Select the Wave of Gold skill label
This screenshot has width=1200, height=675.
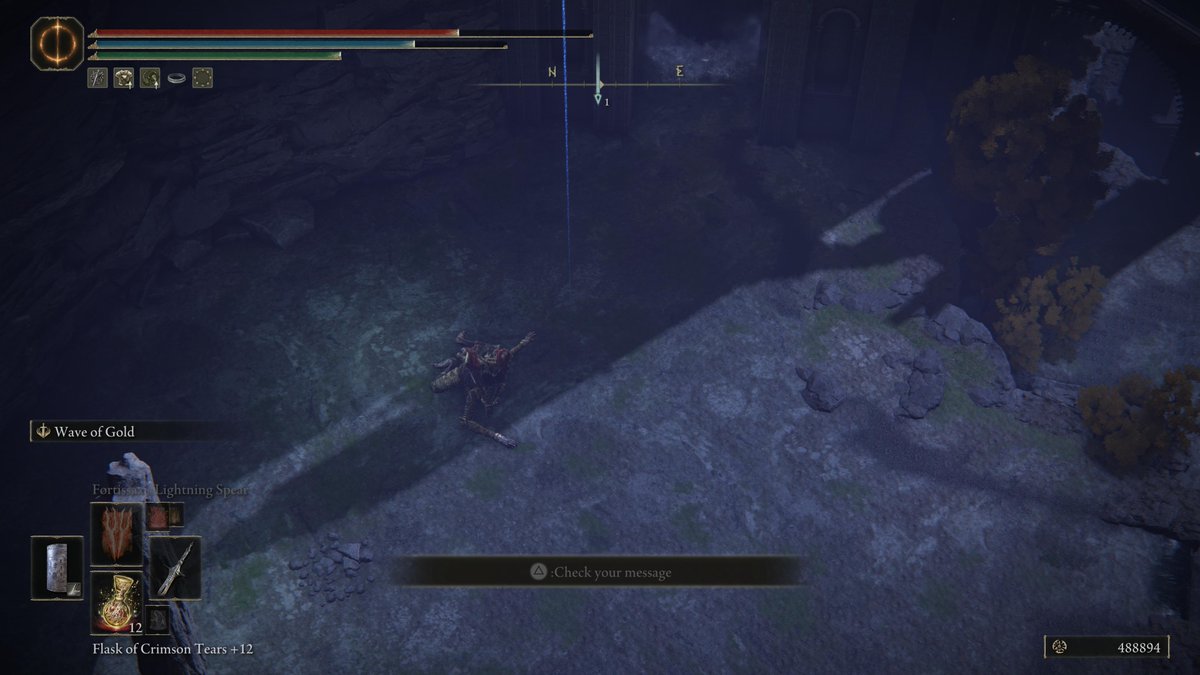(x=98, y=432)
